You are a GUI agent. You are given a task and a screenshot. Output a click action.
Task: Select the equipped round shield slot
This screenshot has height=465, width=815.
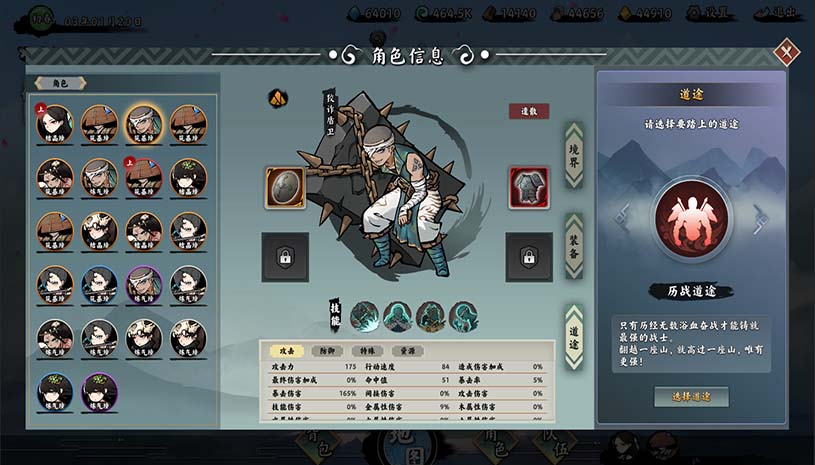pyautogui.click(x=285, y=188)
